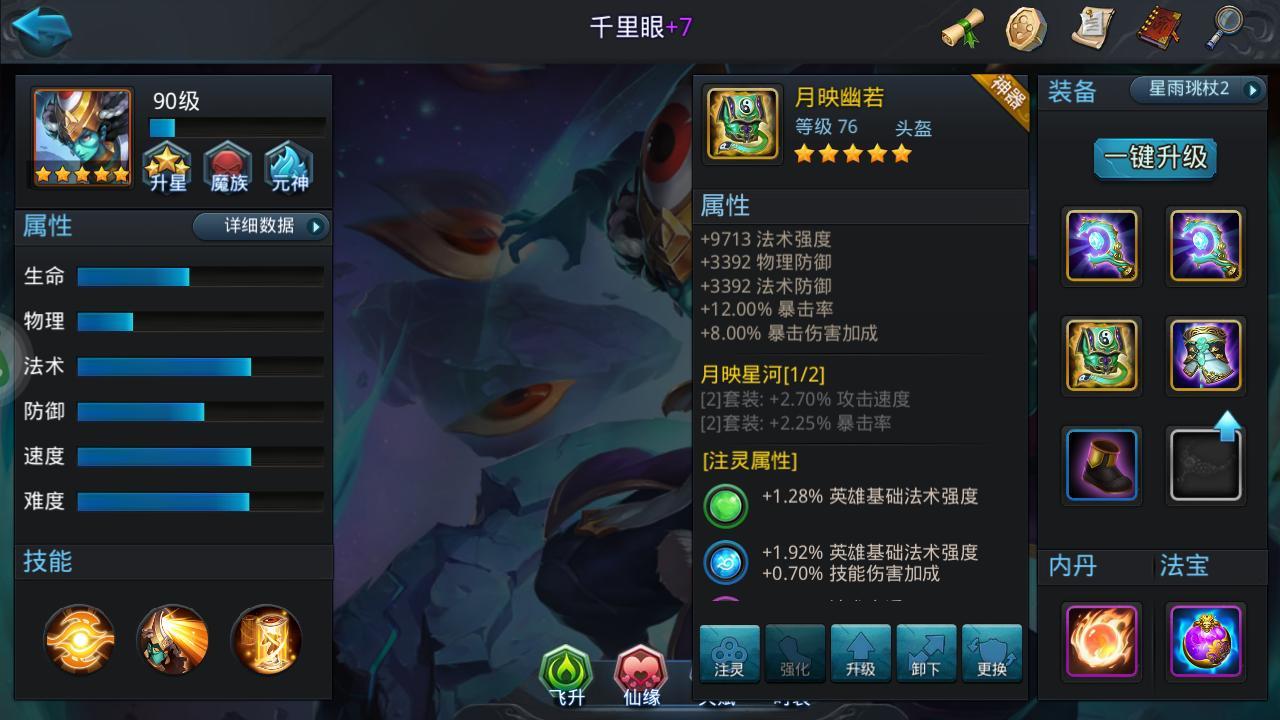Image resolution: width=1280 pixels, height=720 pixels.
Task: Click the first skill icon under 技能
Action: tap(80, 640)
